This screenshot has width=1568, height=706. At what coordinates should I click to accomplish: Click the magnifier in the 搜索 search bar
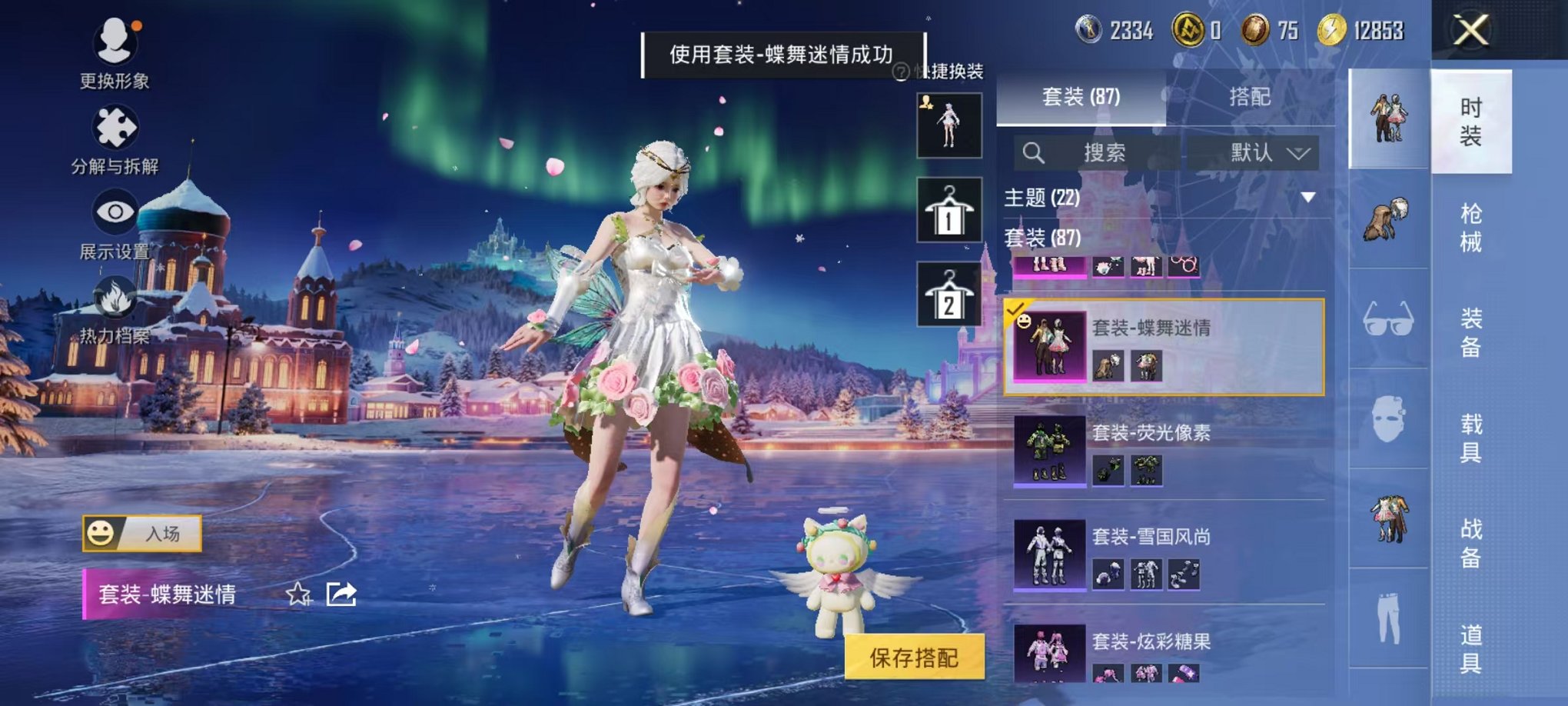pos(1034,153)
